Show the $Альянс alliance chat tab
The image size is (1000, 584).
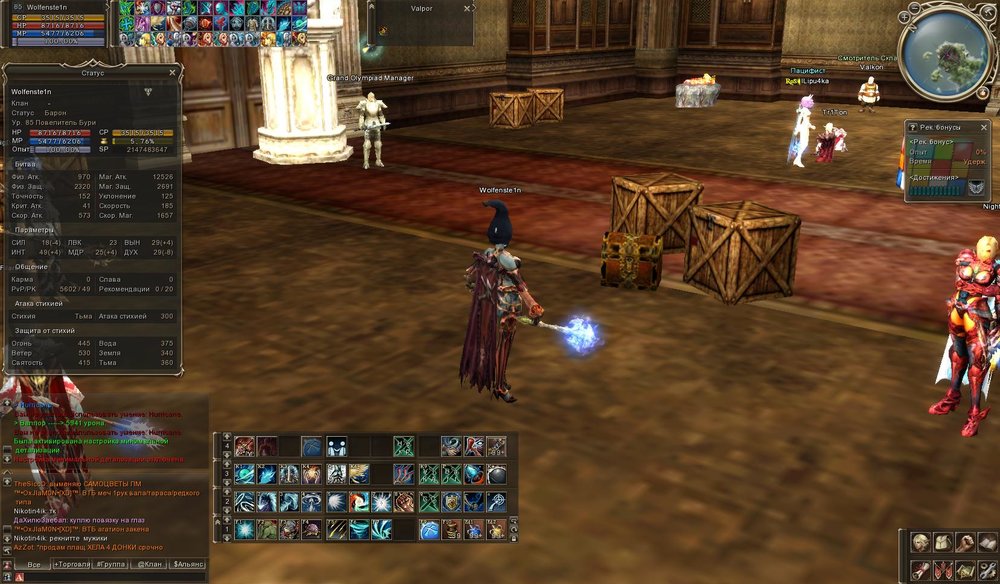187,565
